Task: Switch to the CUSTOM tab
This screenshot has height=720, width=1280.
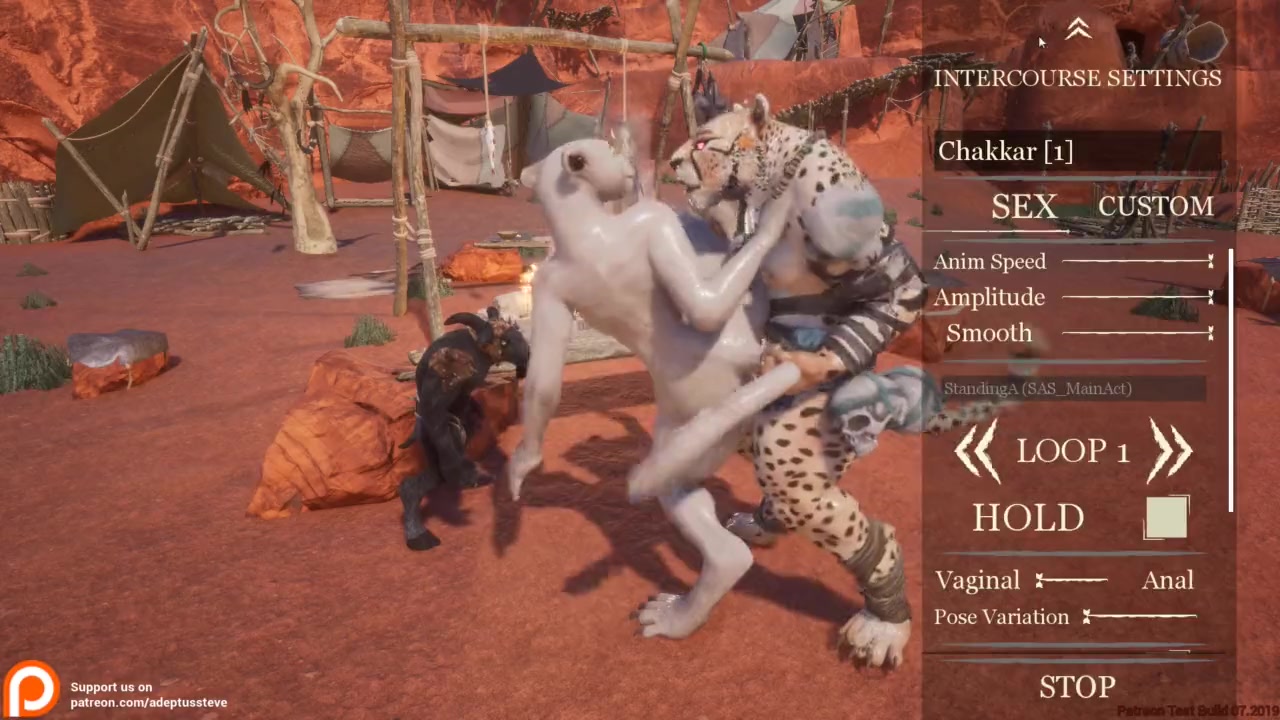Action: point(1155,207)
